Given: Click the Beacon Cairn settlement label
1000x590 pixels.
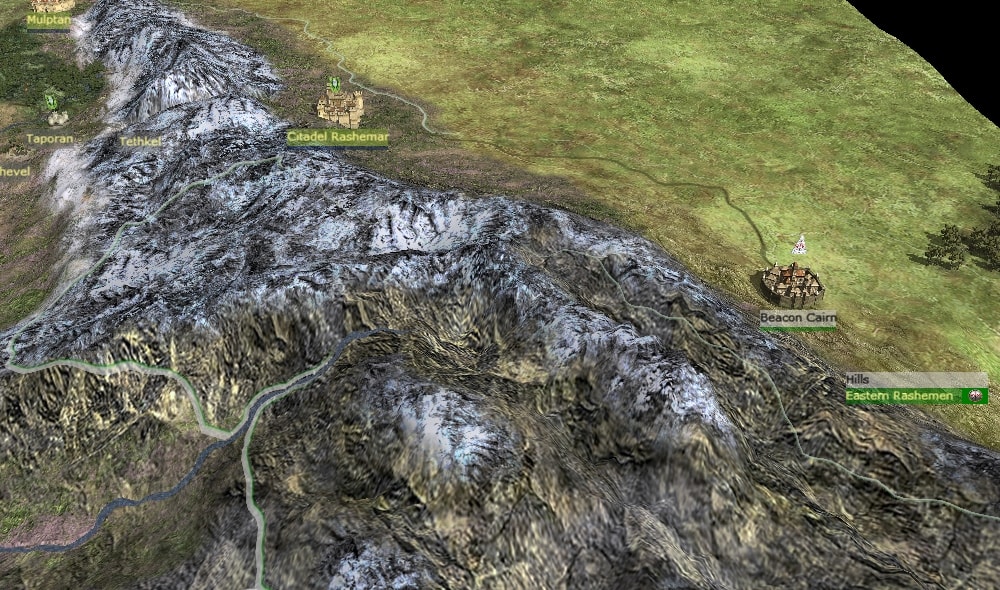Looking at the screenshot, I should coord(796,318).
